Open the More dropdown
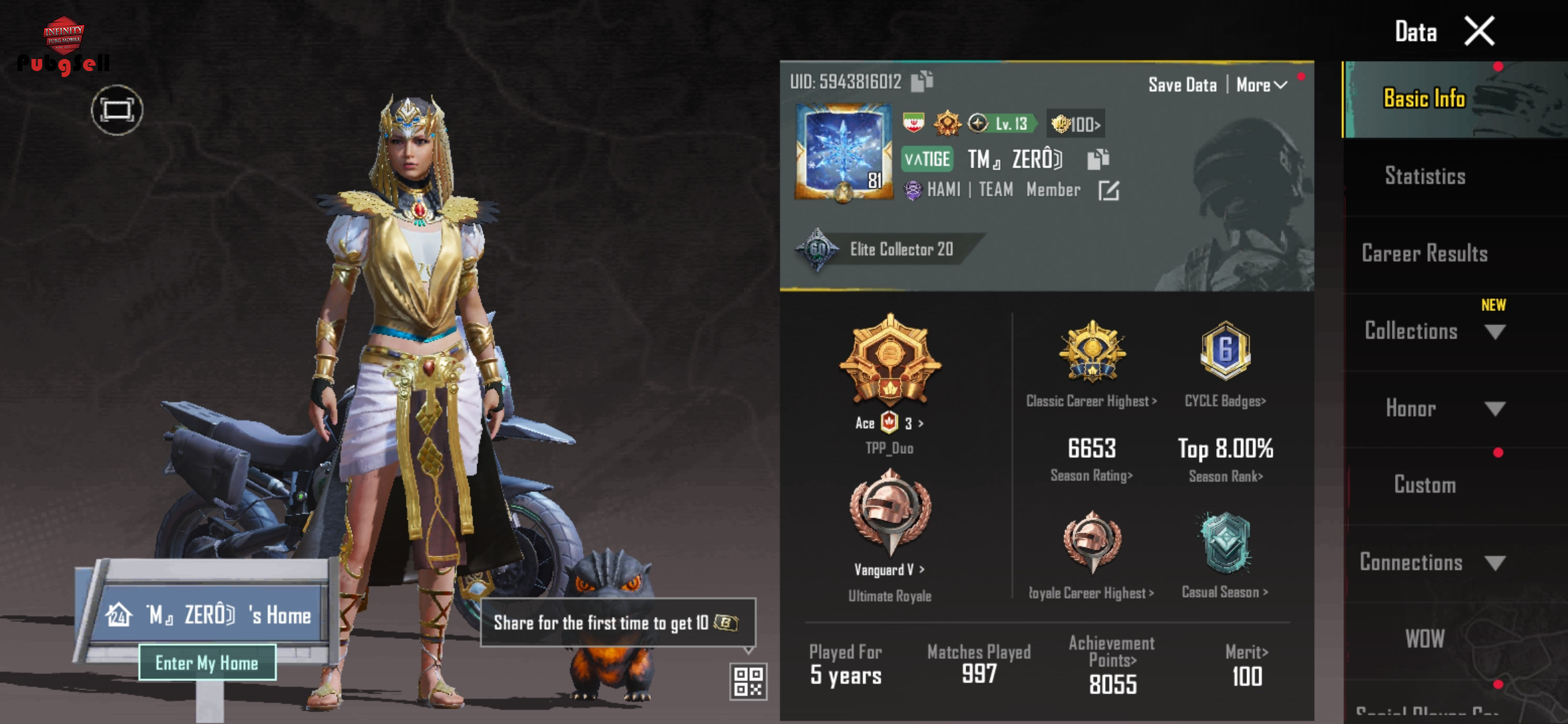Image resolution: width=1568 pixels, height=724 pixels. pyautogui.click(x=1261, y=85)
